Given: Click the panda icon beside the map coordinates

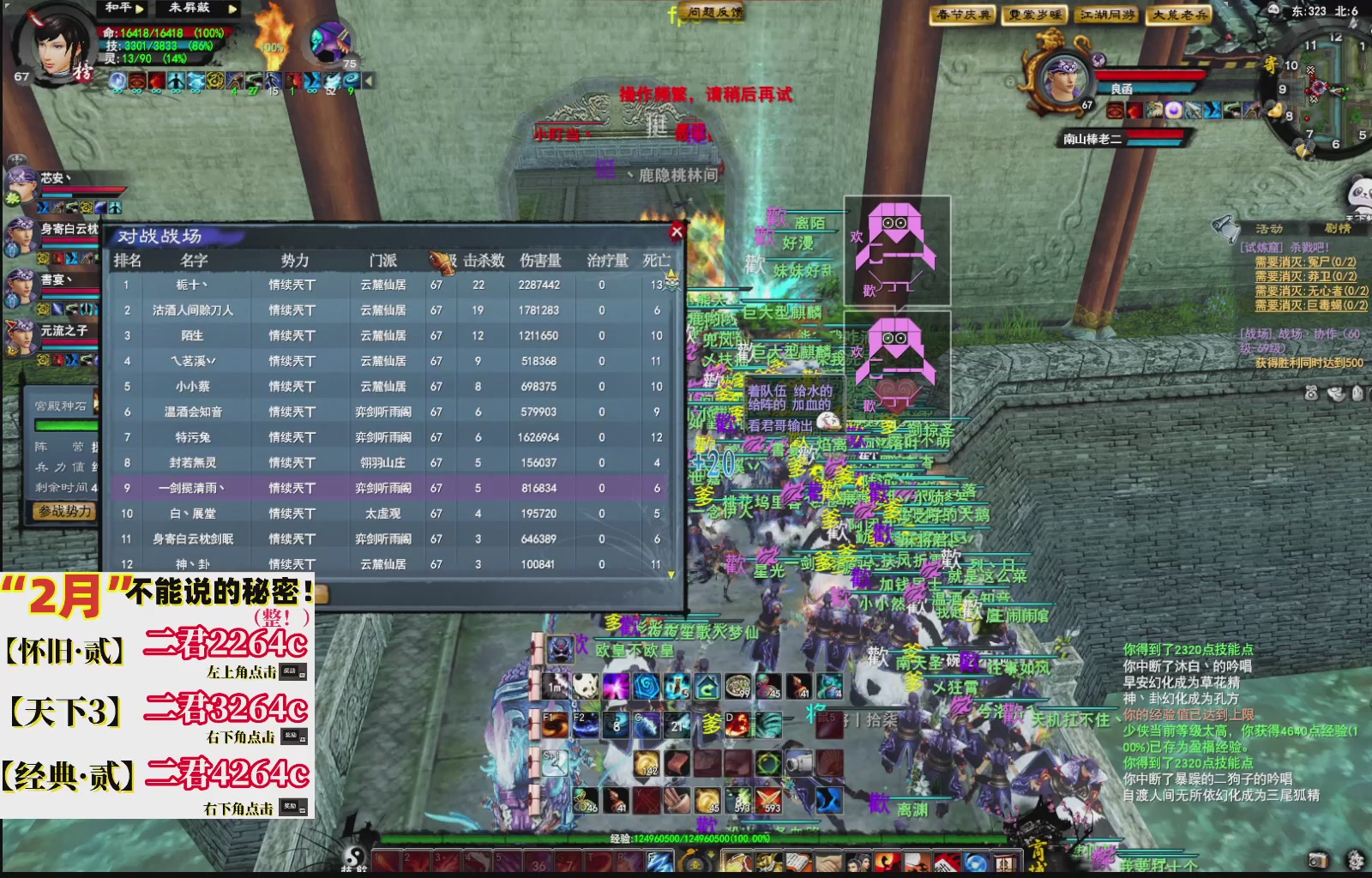Looking at the screenshot, I should click(1273, 9).
